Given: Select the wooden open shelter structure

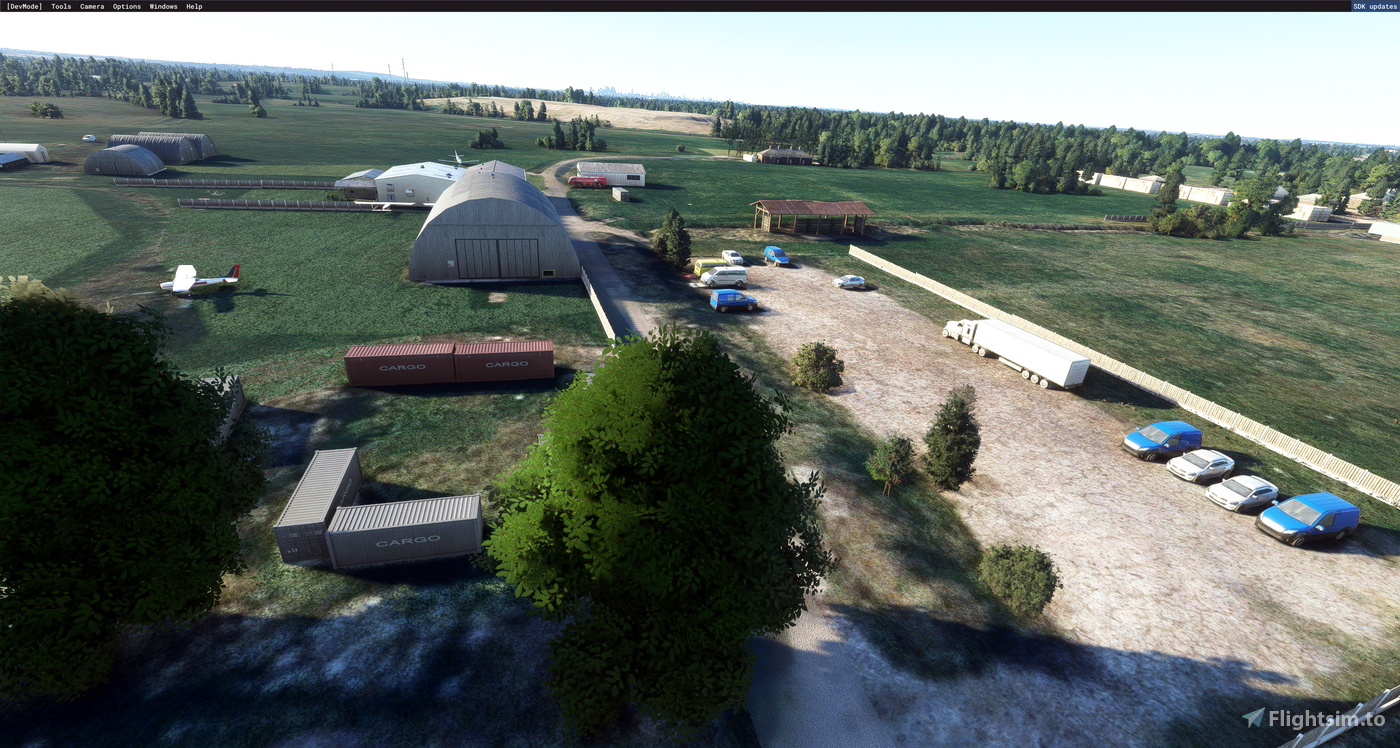Looking at the screenshot, I should click(x=810, y=215).
